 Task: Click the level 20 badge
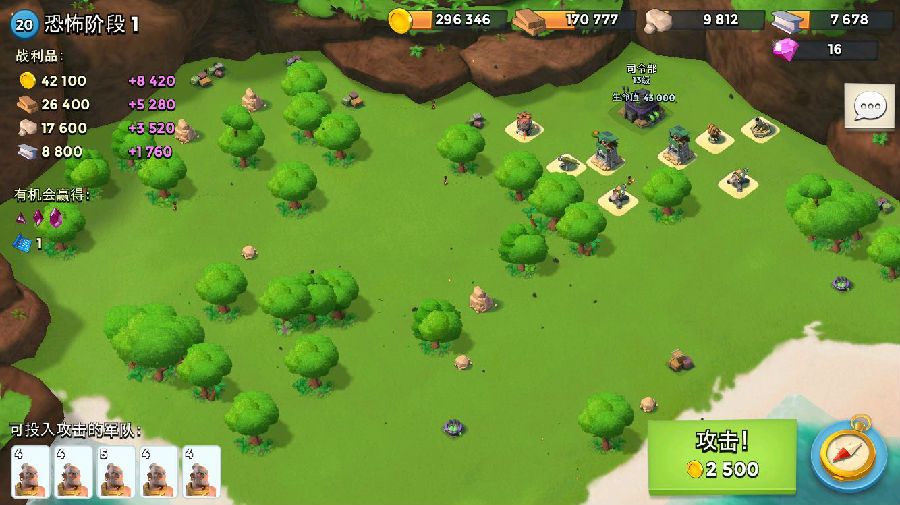pos(25,24)
